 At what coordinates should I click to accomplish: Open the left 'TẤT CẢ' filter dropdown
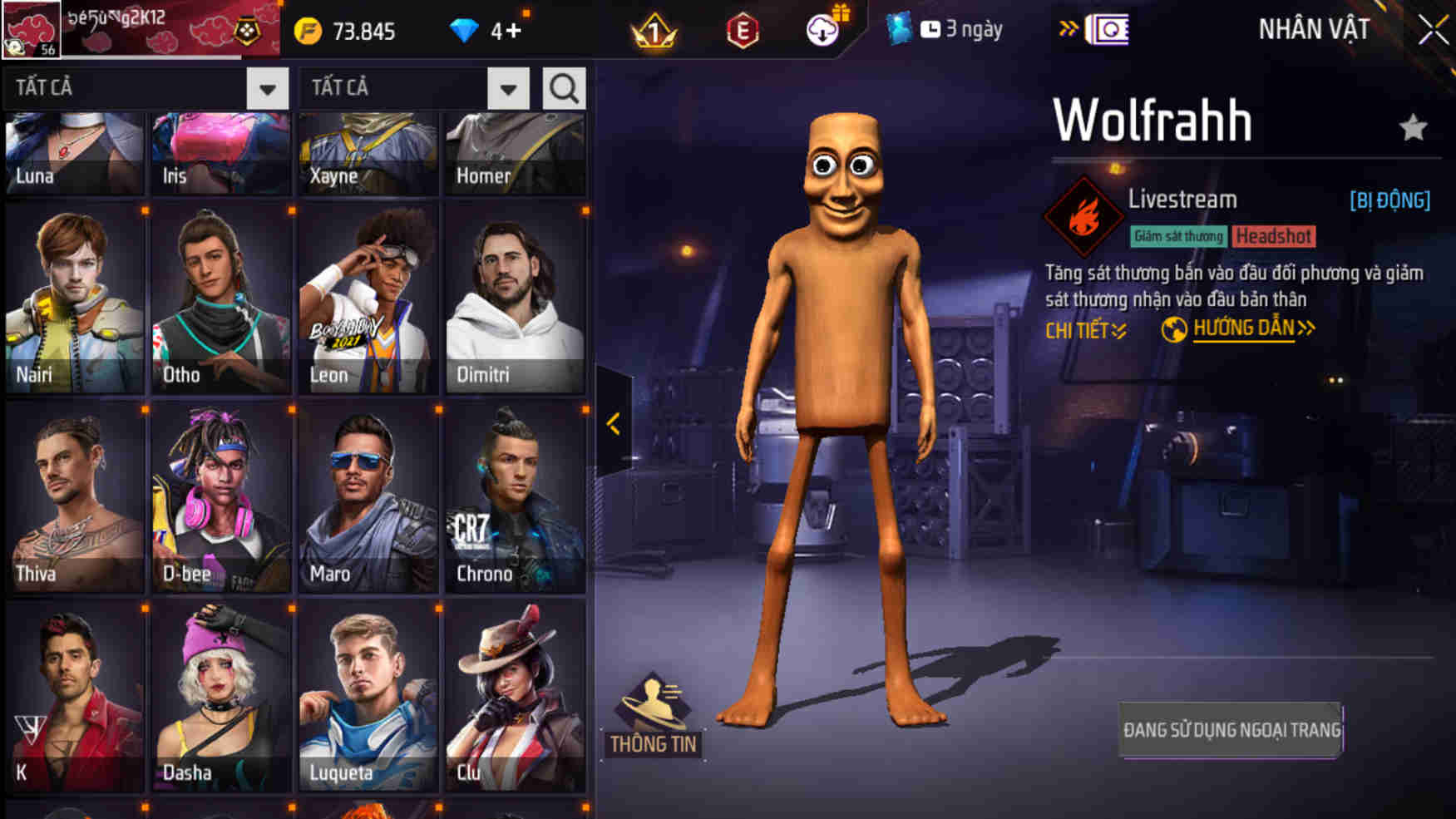(x=267, y=86)
